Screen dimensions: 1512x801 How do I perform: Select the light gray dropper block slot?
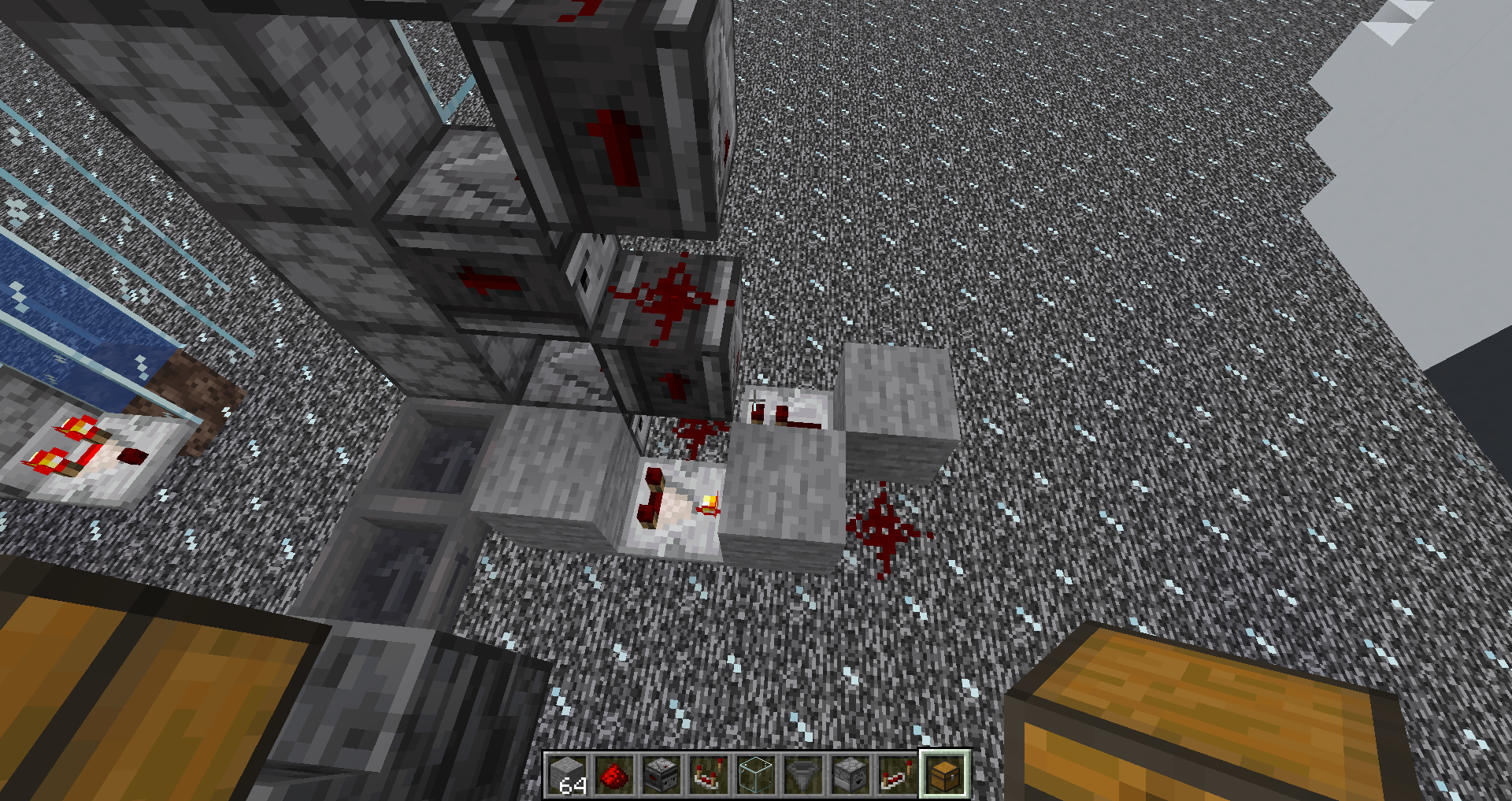point(850,774)
